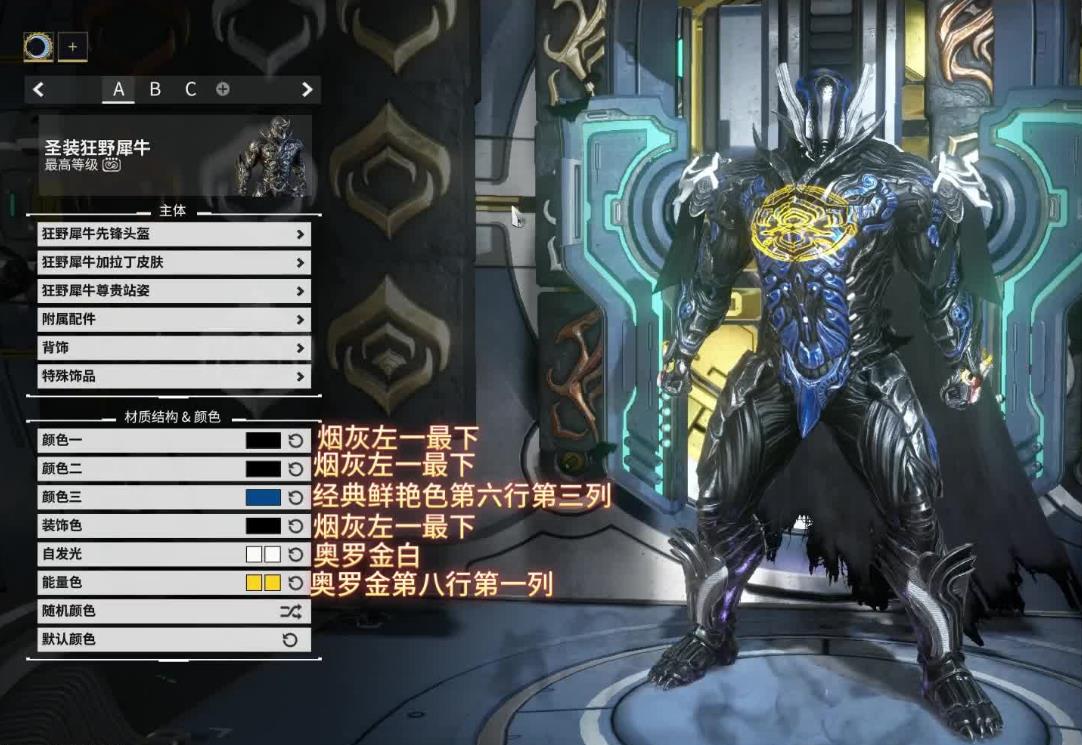1082x745 pixels.
Task: Select the 圣装狂野犀牛 warframe thumbnail
Action: tap(271, 155)
